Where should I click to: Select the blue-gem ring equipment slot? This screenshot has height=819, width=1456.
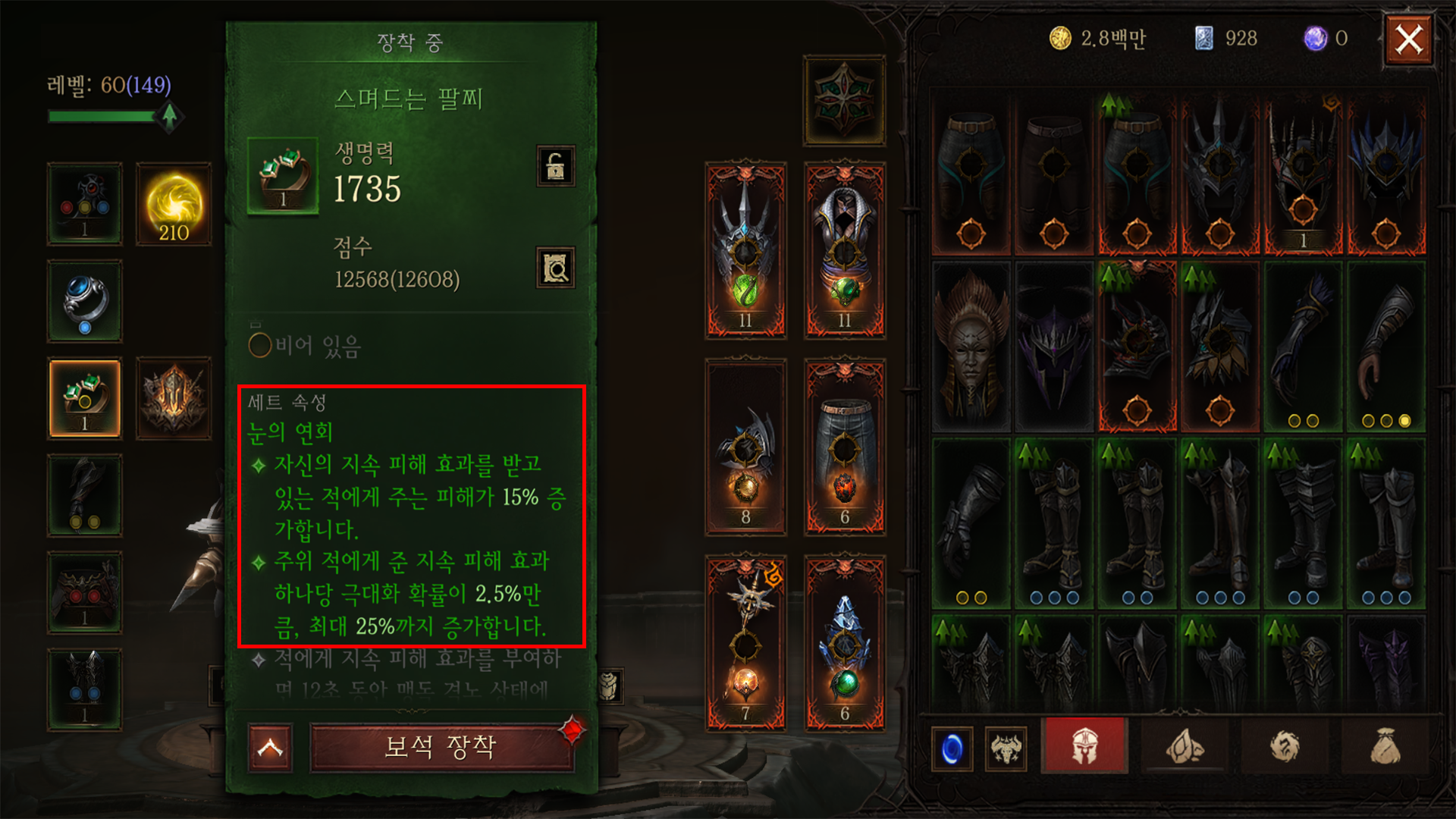85,301
